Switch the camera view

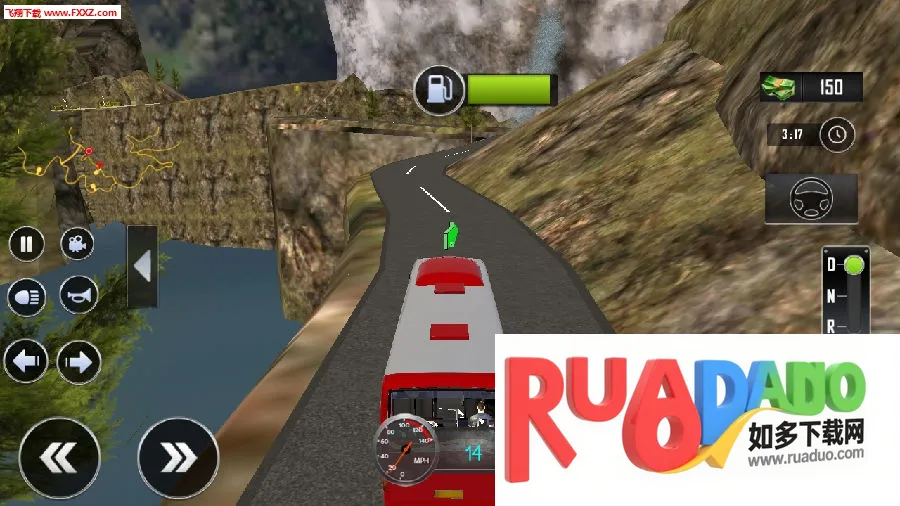(78, 243)
